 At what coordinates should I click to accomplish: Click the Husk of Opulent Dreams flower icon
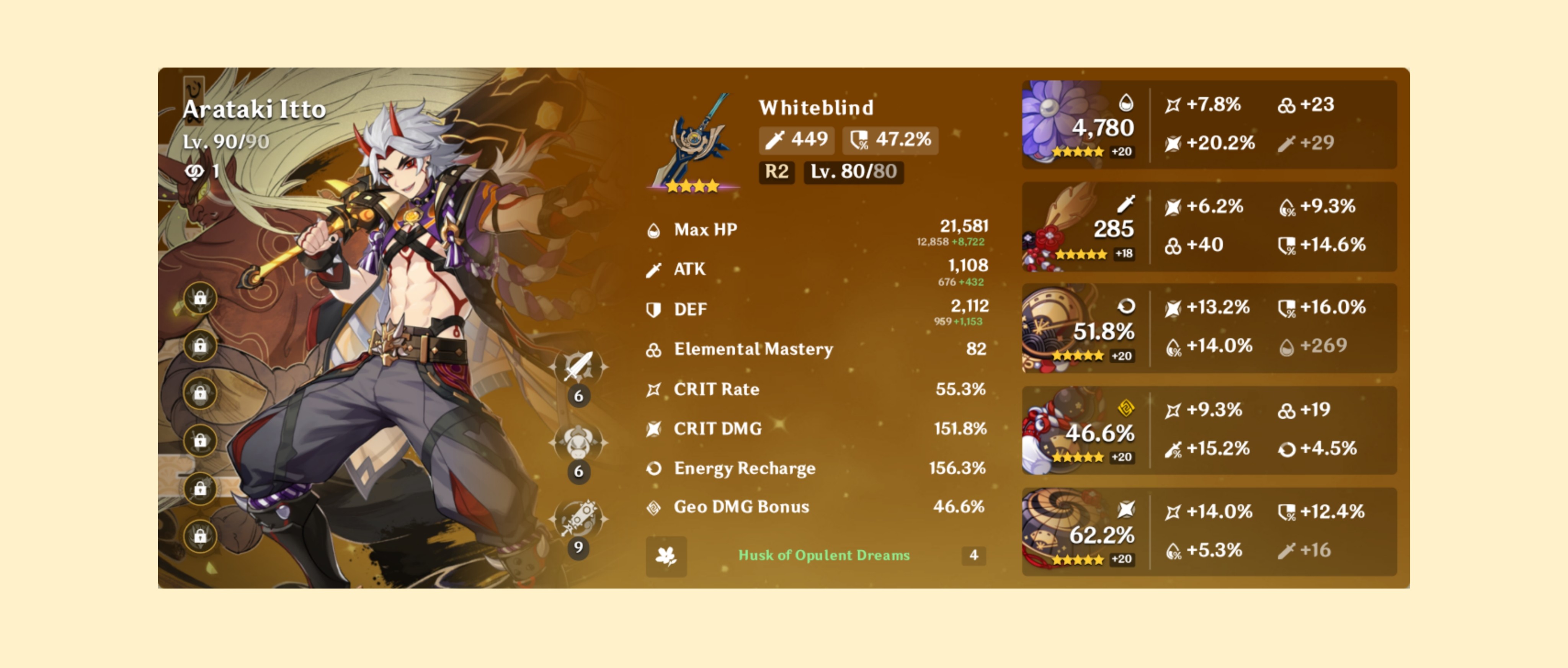pos(667,556)
